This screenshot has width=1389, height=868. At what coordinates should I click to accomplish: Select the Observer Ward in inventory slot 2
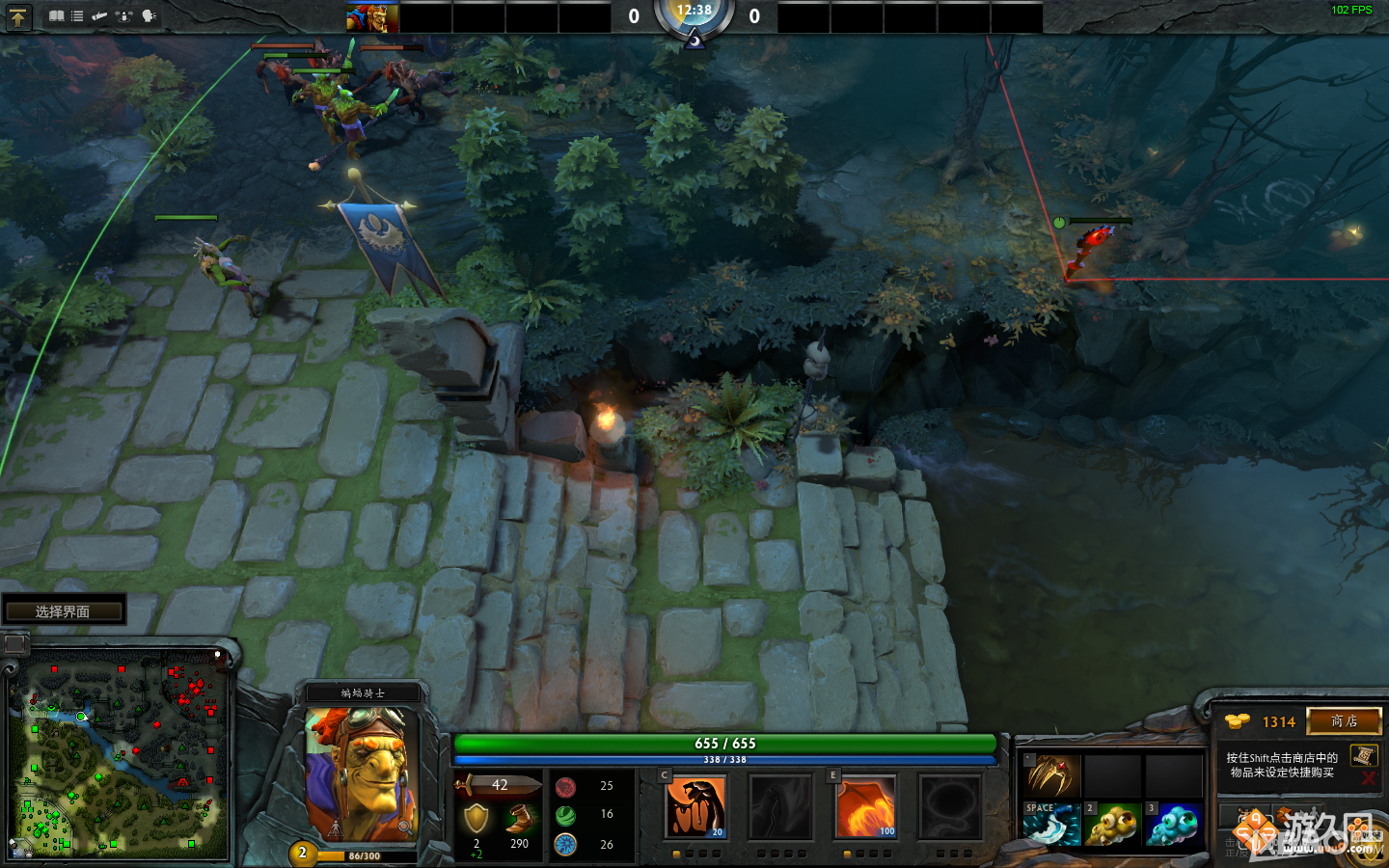[x=1114, y=825]
